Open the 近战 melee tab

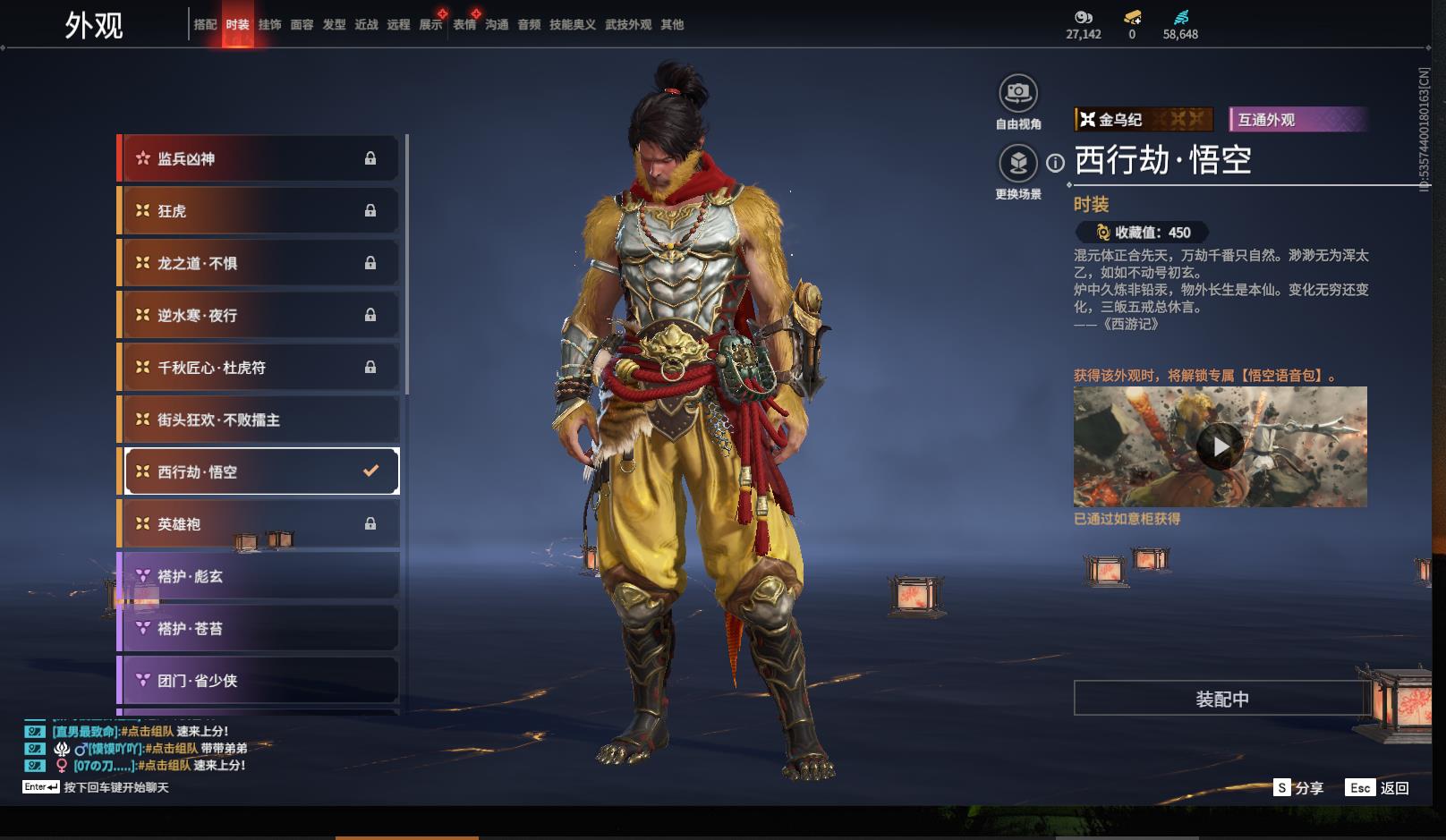tap(366, 25)
